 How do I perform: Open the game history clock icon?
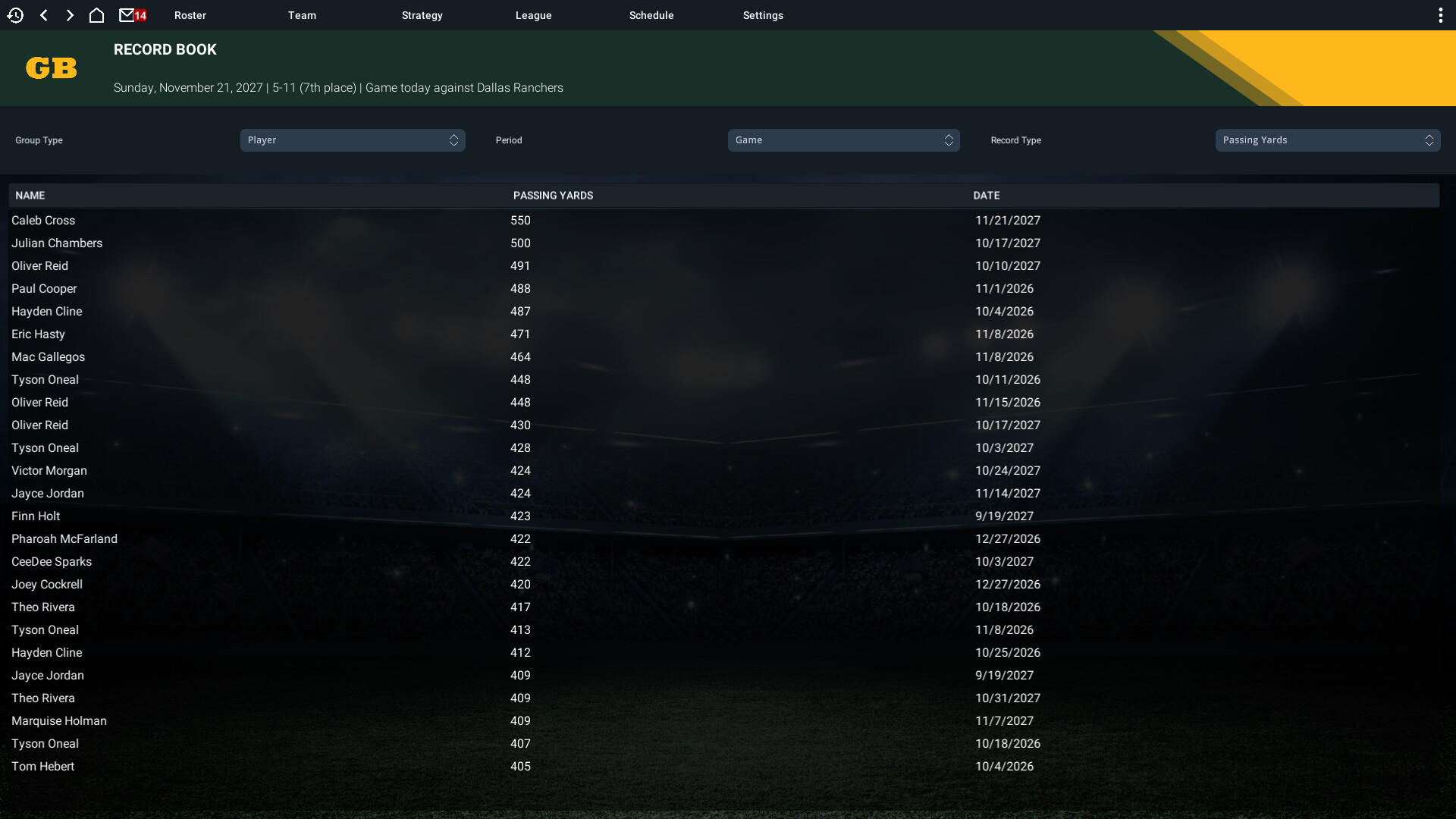pos(16,14)
